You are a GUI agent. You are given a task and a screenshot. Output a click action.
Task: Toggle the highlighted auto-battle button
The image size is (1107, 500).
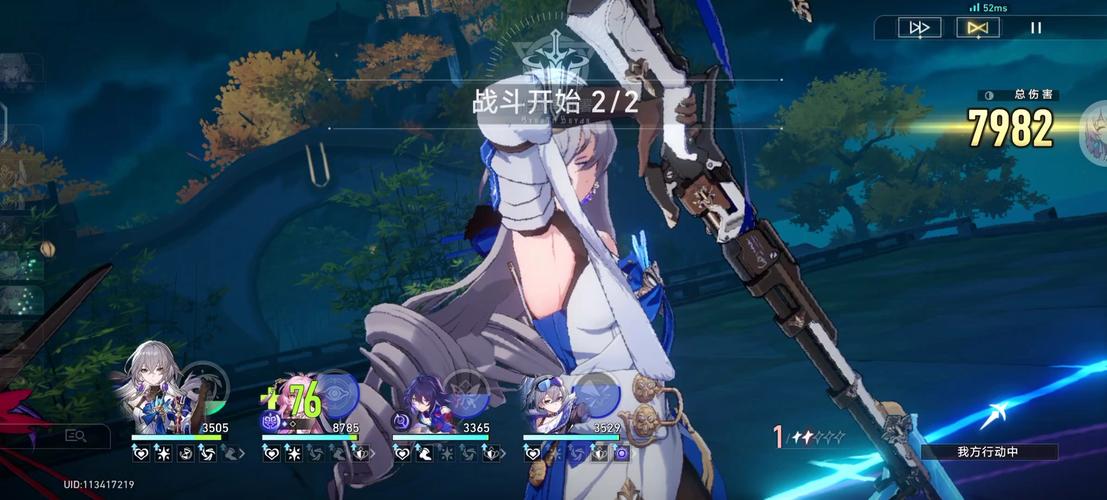pos(977,28)
